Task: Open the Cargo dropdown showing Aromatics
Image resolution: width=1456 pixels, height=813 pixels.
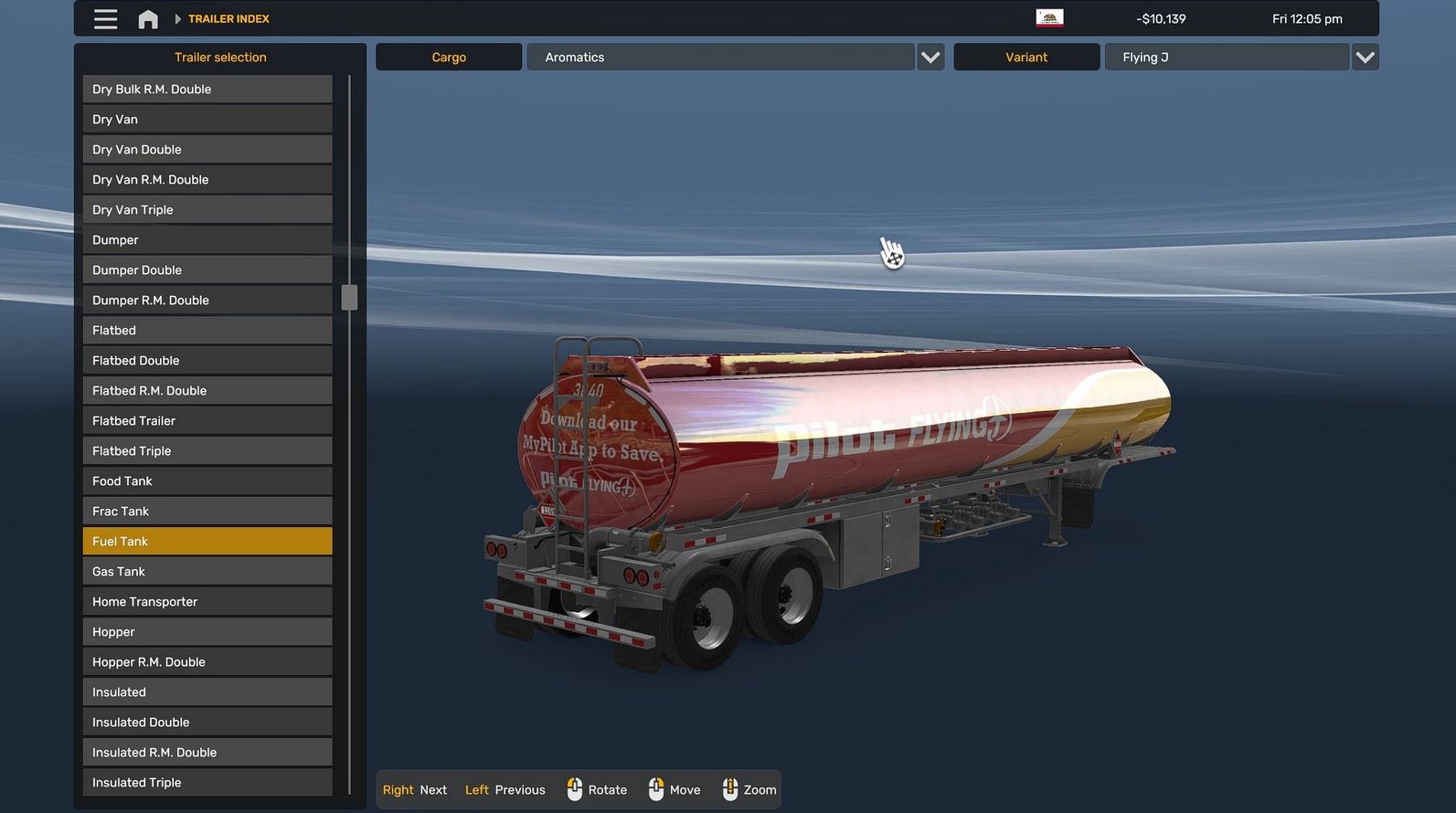Action: click(930, 58)
